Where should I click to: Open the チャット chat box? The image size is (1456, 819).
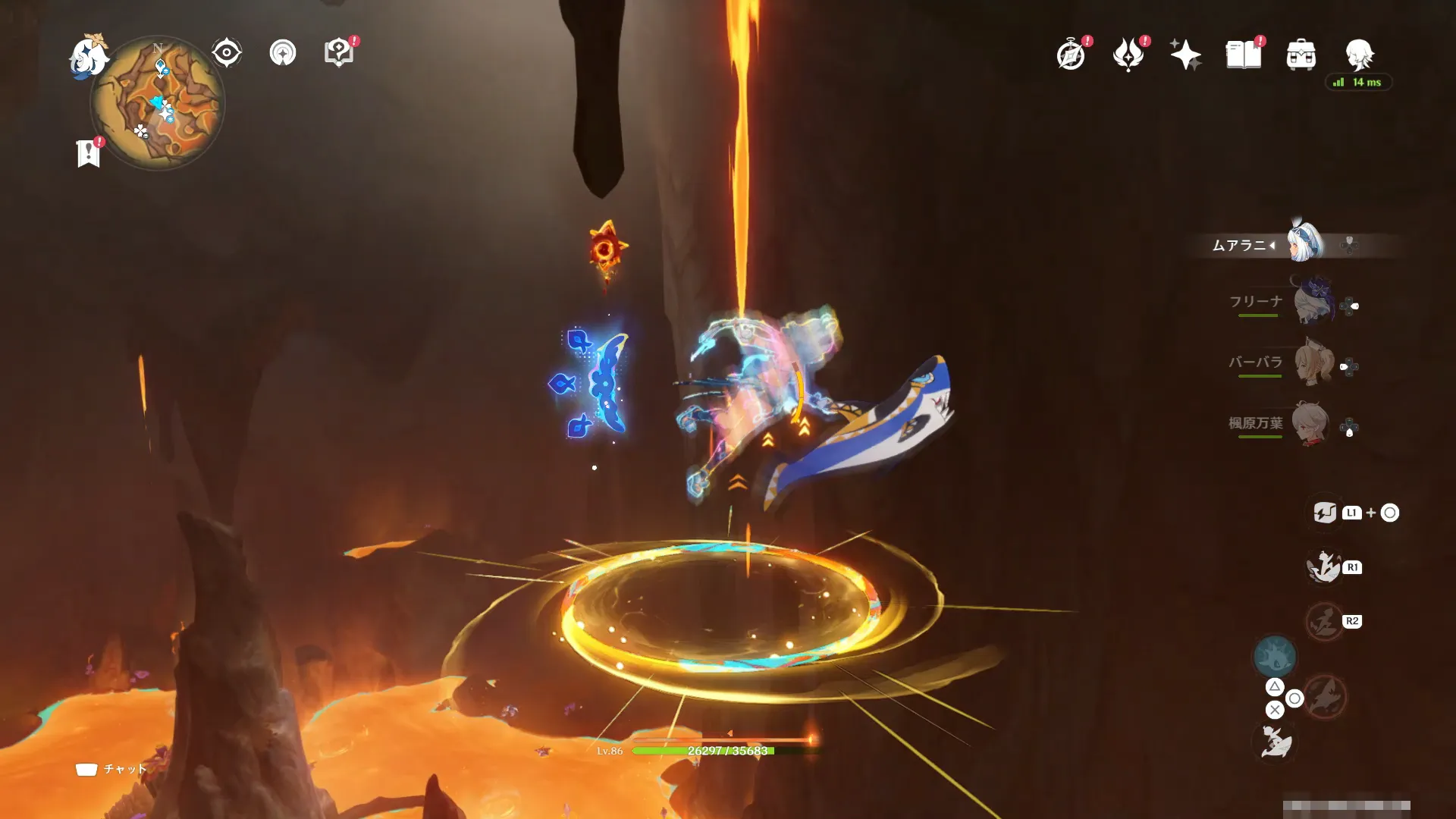point(112,769)
